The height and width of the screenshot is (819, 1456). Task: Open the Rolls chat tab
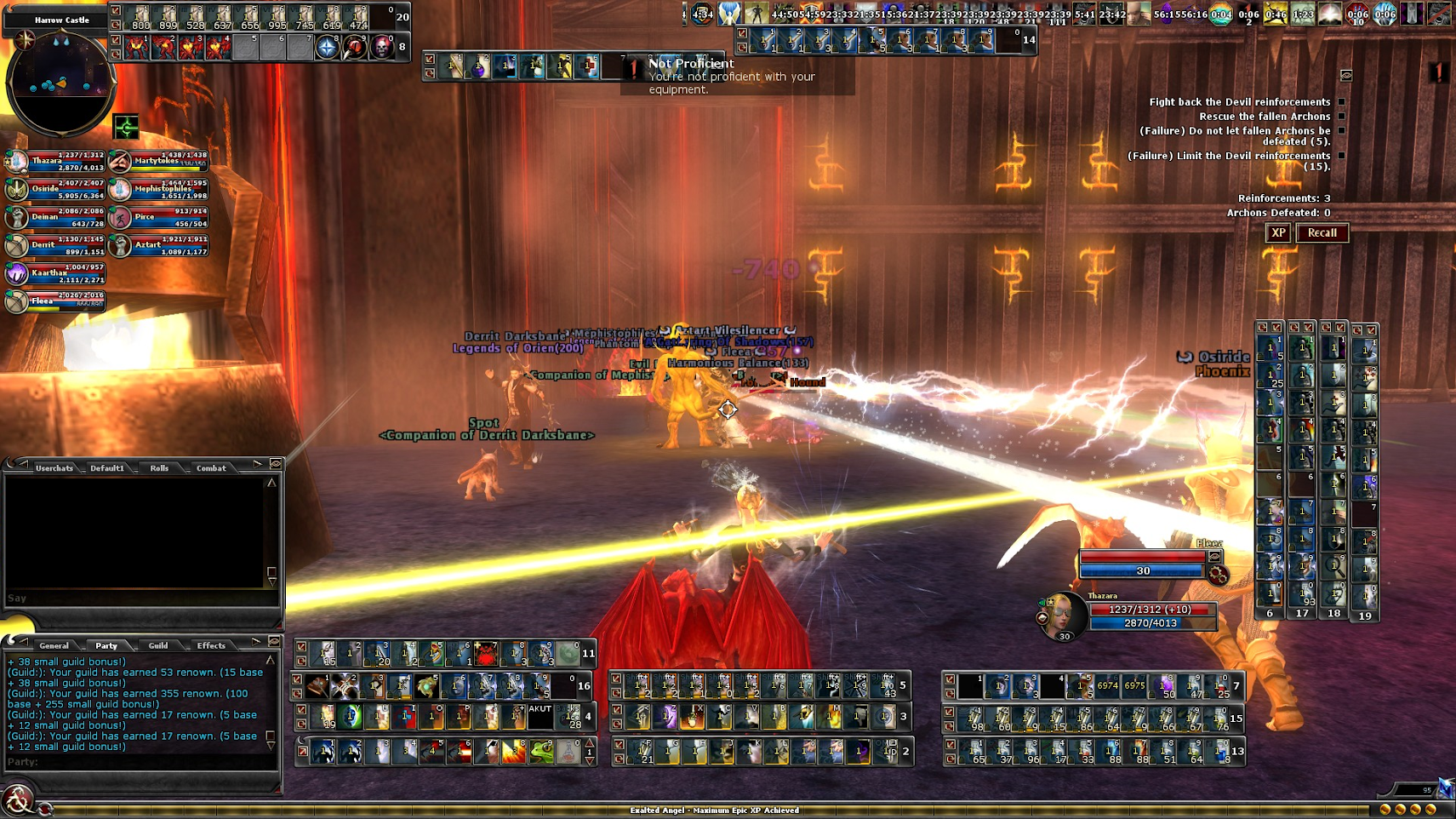click(159, 468)
